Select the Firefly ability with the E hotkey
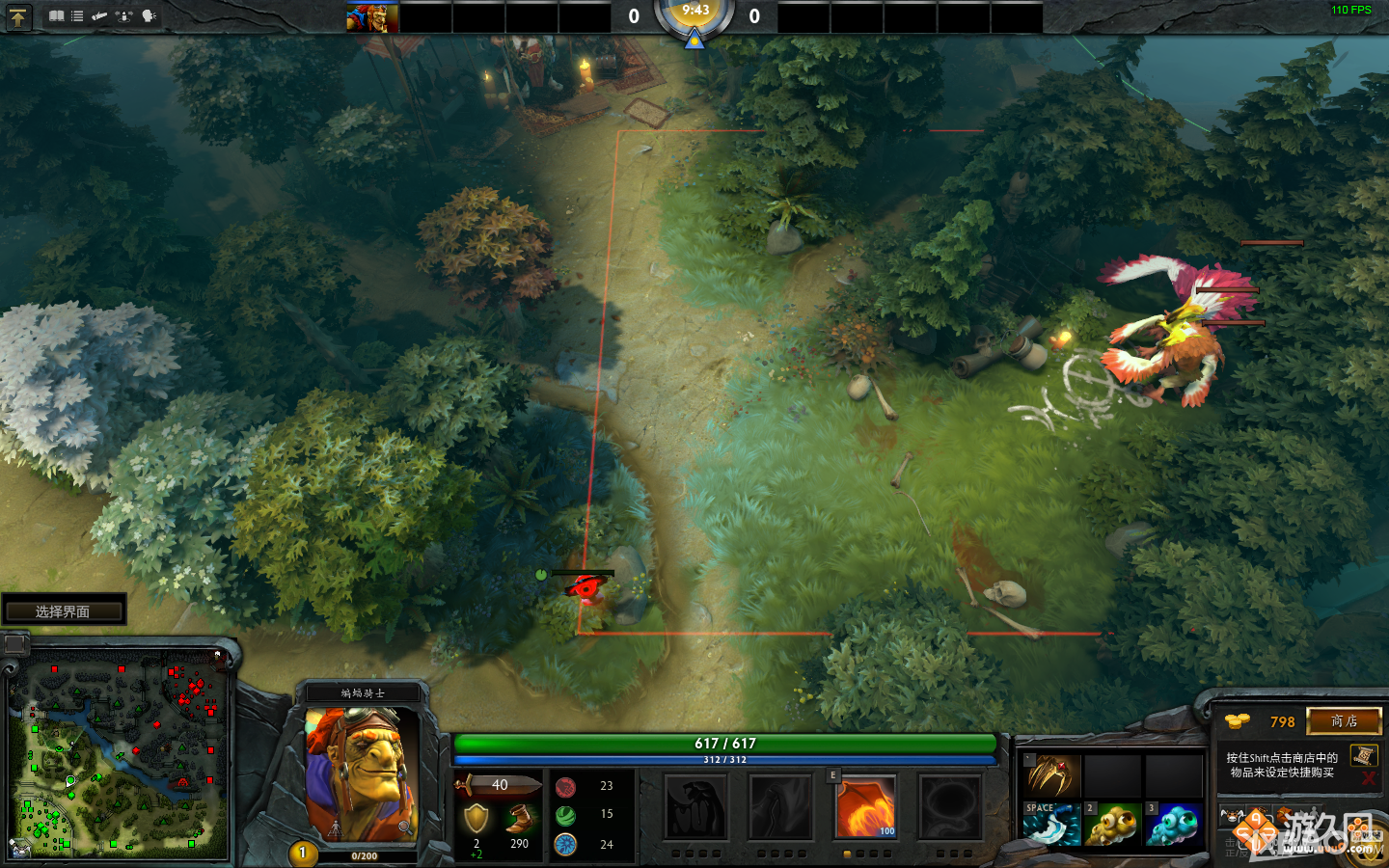This screenshot has width=1389, height=868. 865,808
